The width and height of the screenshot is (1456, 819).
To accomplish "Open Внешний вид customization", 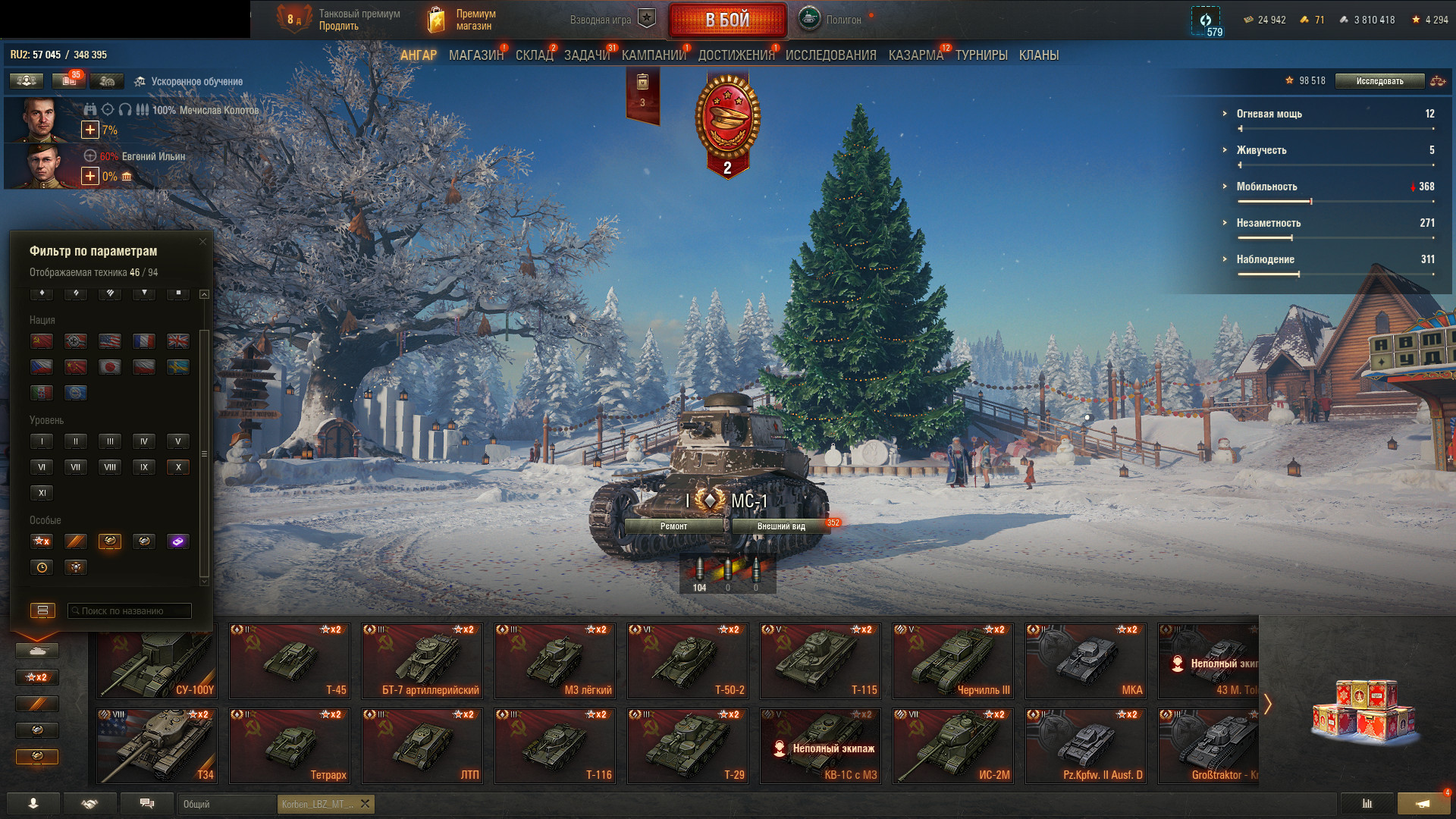I will coord(781,526).
